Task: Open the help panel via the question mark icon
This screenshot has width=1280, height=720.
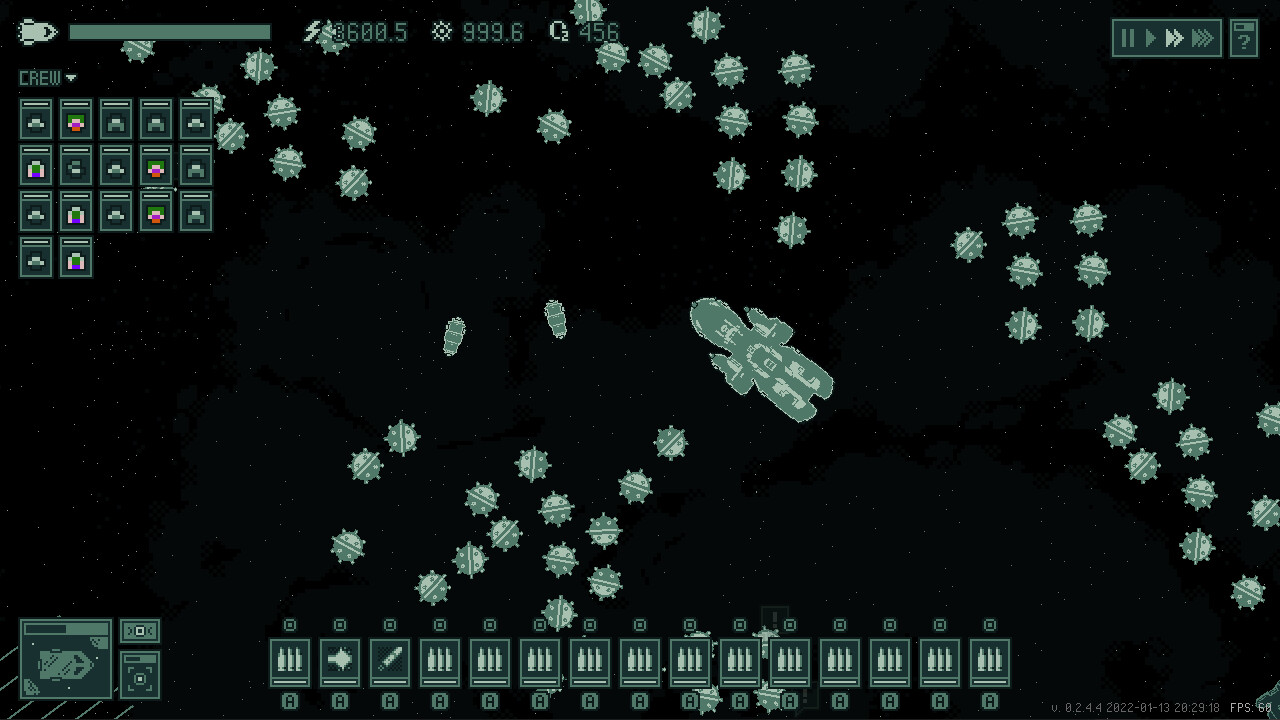Action: point(1243,38)
